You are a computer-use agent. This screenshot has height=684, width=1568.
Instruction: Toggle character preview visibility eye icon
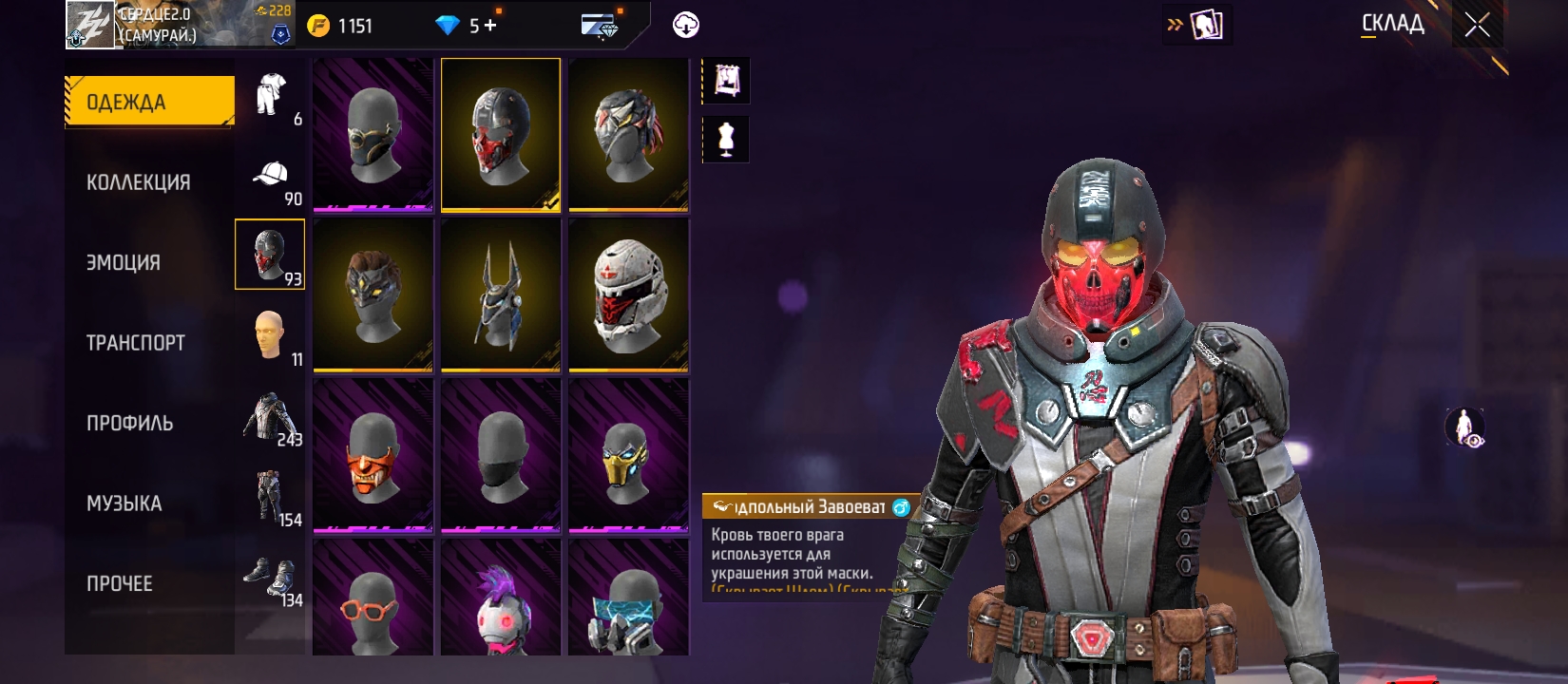pos(1464,427)
